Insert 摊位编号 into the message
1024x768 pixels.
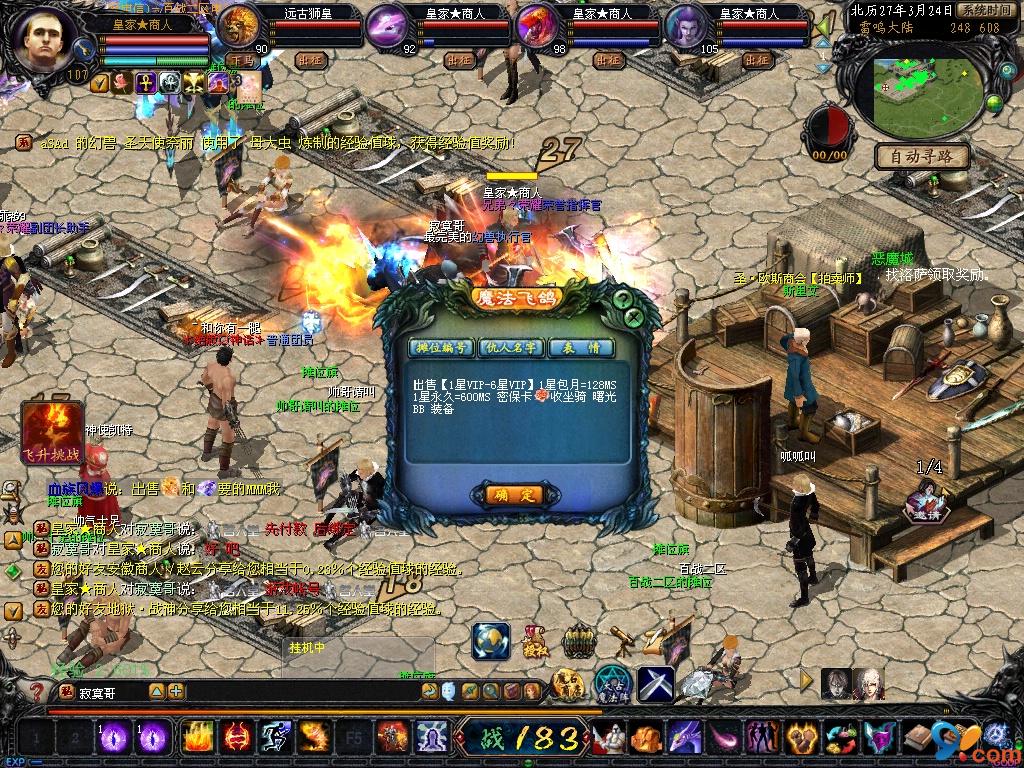pos(441,348)
